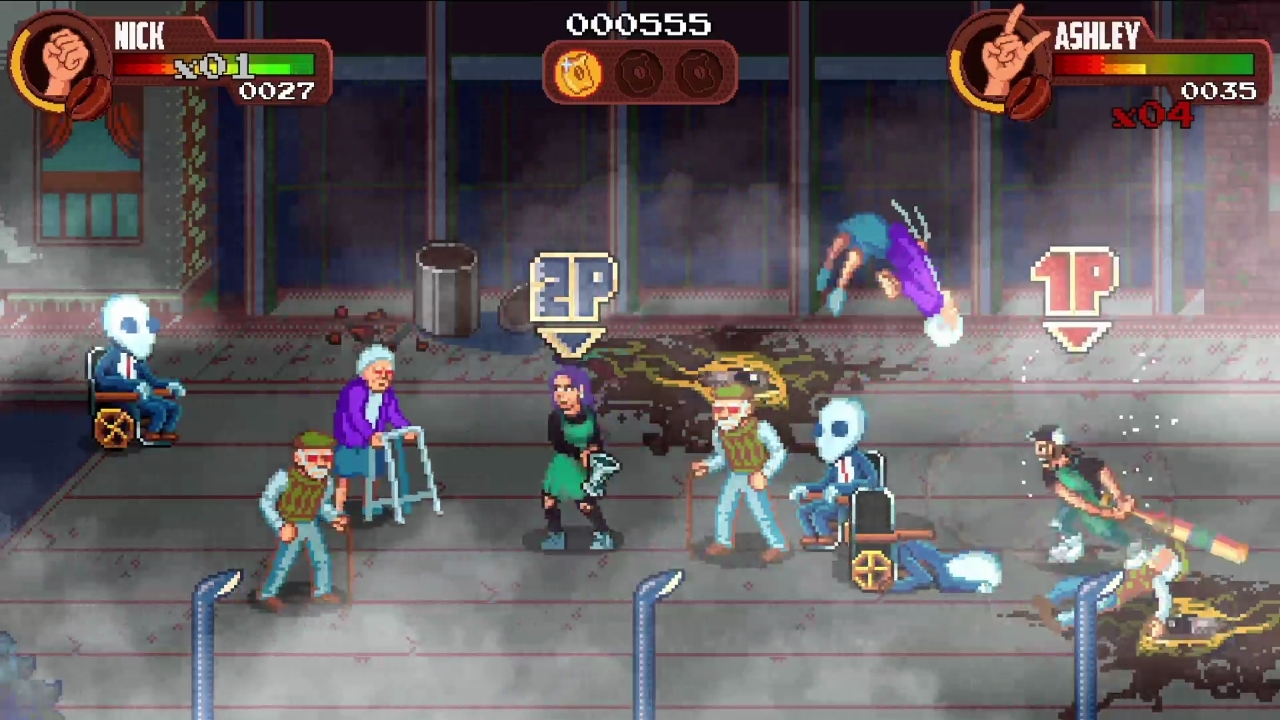Select the ASHLEY name label
This screenshot has width=1280, height=720.
click(x=1097, y=38)
